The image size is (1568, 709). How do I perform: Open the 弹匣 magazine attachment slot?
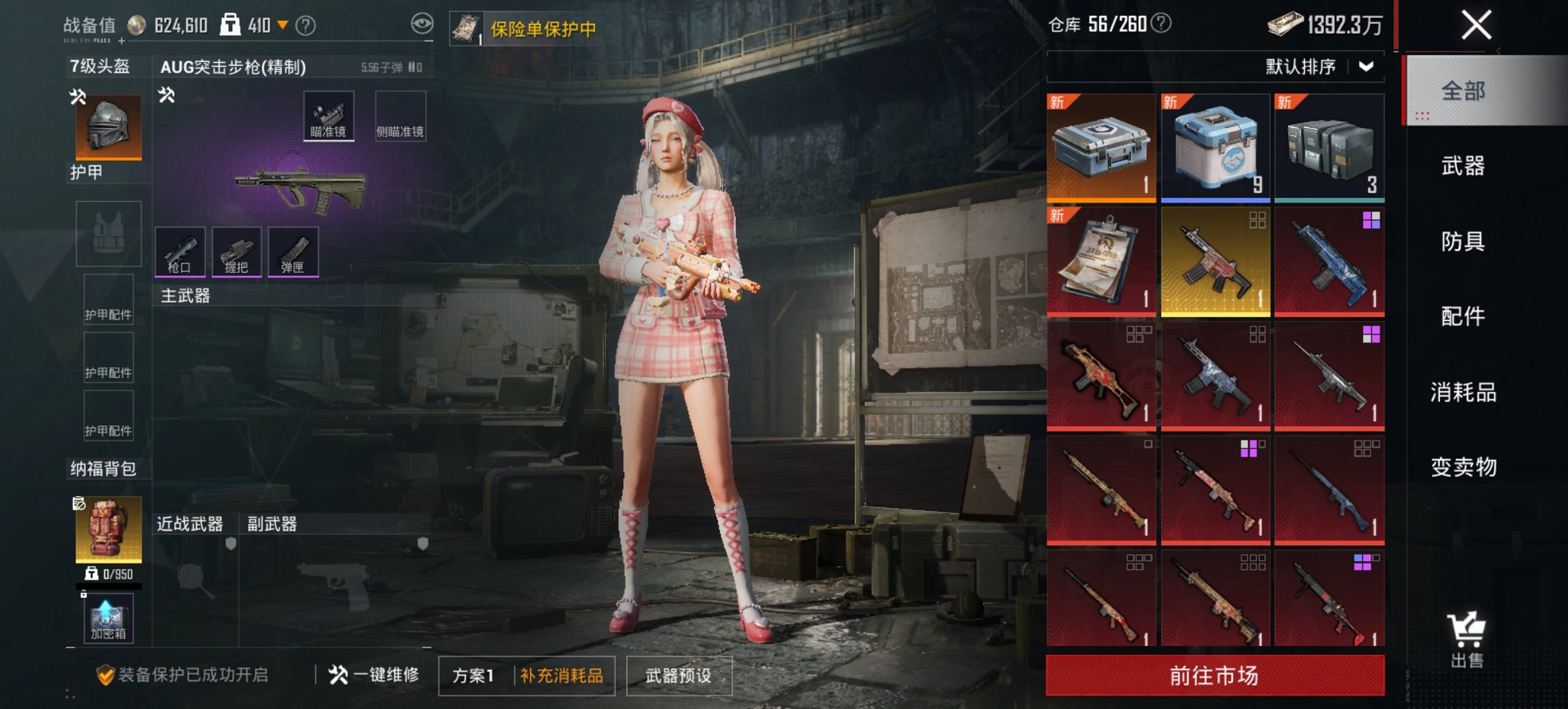(x=294, y=252)
